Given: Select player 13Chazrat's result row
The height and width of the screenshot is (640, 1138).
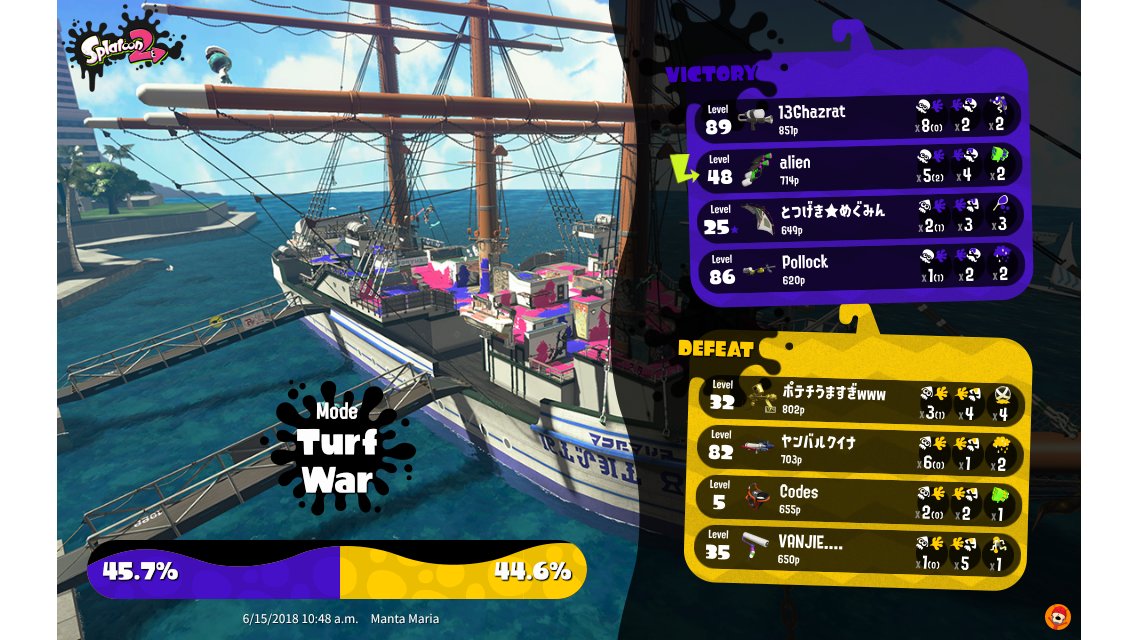Looking at the screenshot, I should 860,118.
